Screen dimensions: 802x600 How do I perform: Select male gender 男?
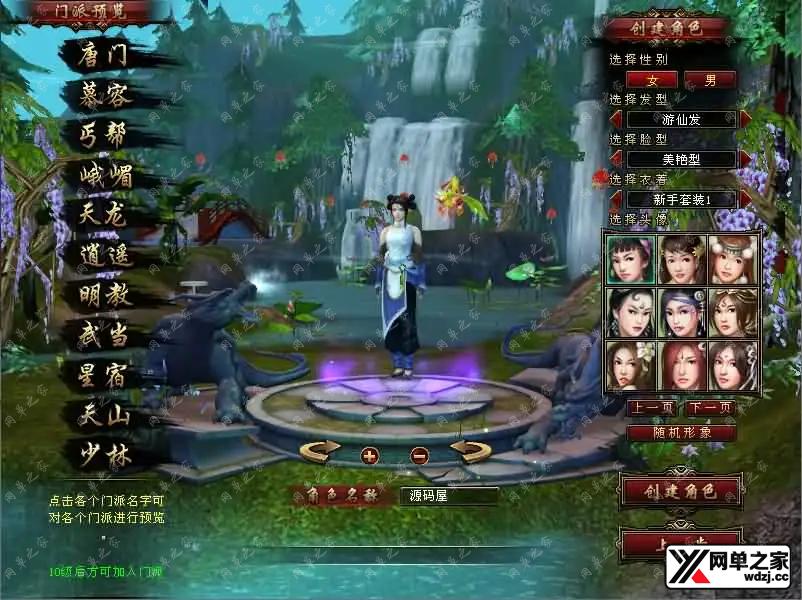(x=710, y=79)
